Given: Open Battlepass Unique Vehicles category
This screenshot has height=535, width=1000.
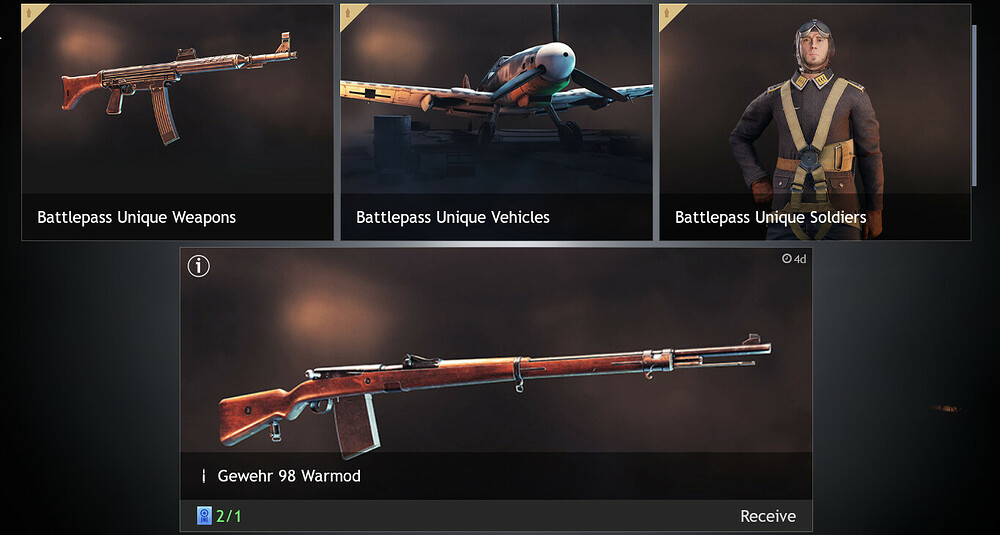Looking at the screenshot, I should point(496,122).
